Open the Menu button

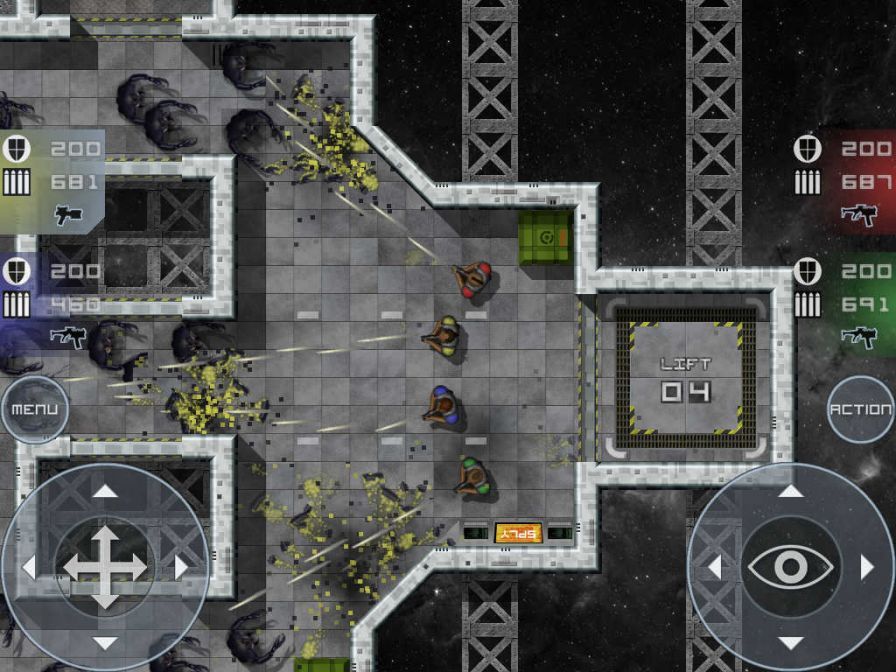[34, 409]
